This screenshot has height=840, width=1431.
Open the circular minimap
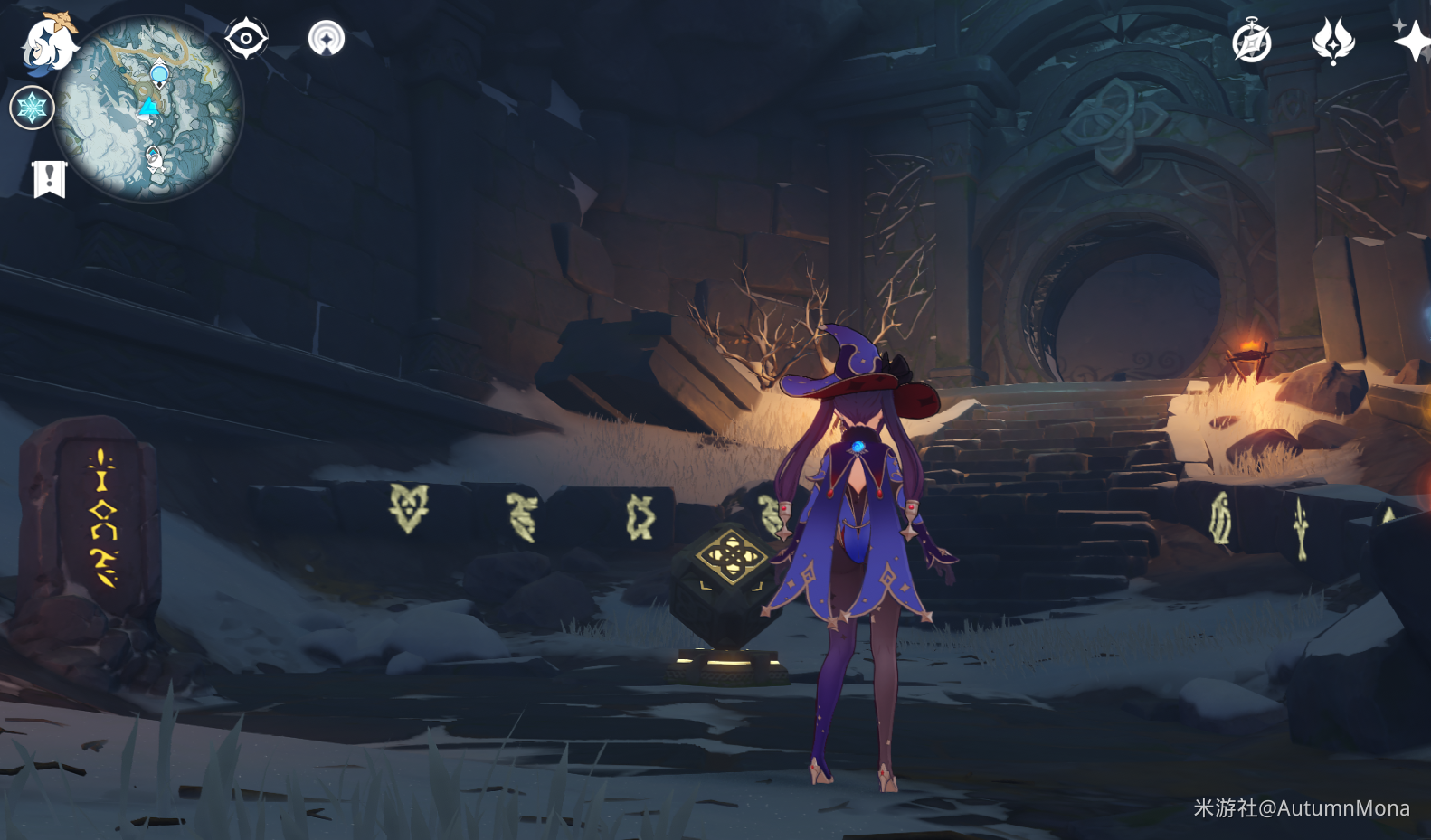tap(147, 109)
